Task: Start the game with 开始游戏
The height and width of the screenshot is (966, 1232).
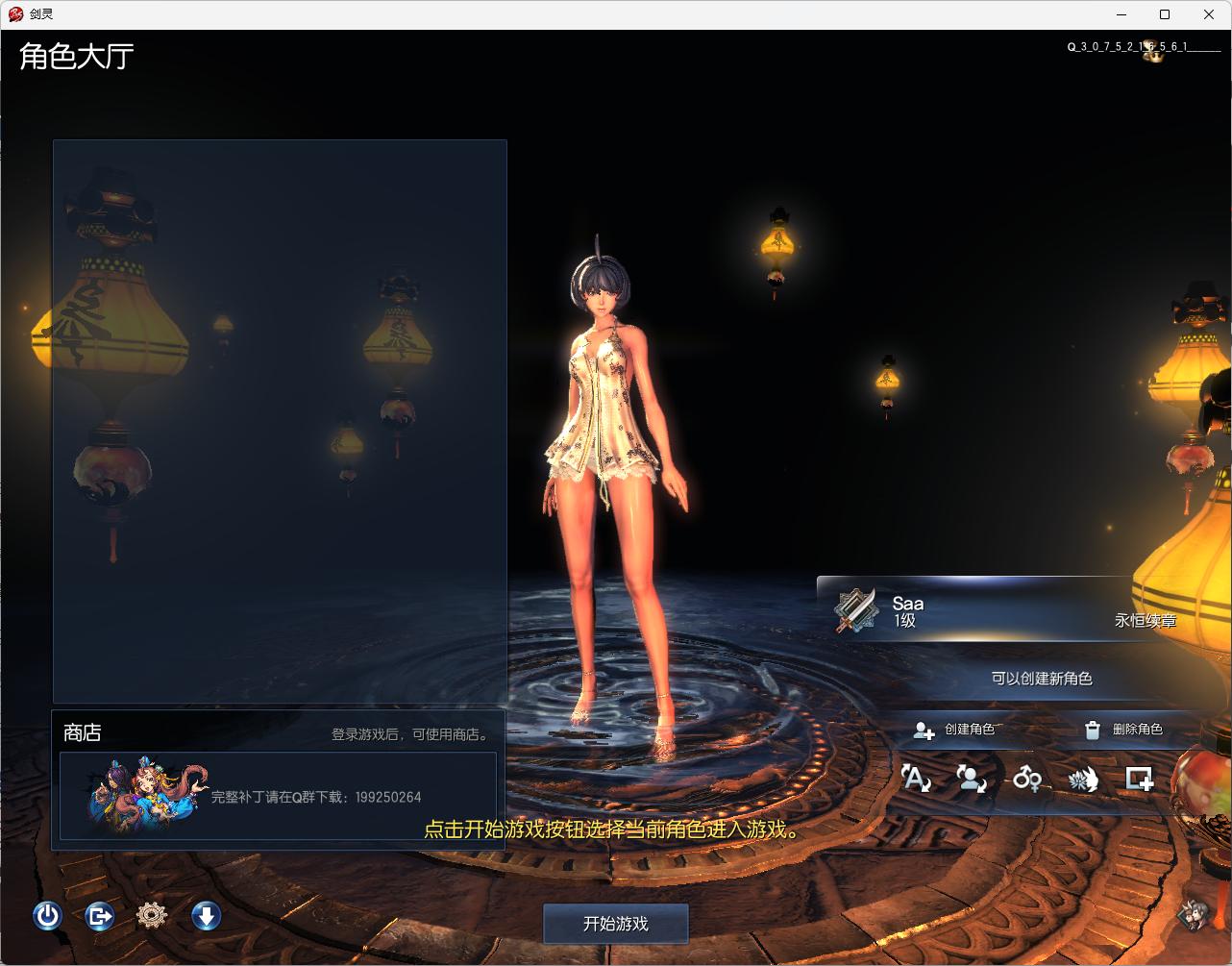Action: [615, 924]
